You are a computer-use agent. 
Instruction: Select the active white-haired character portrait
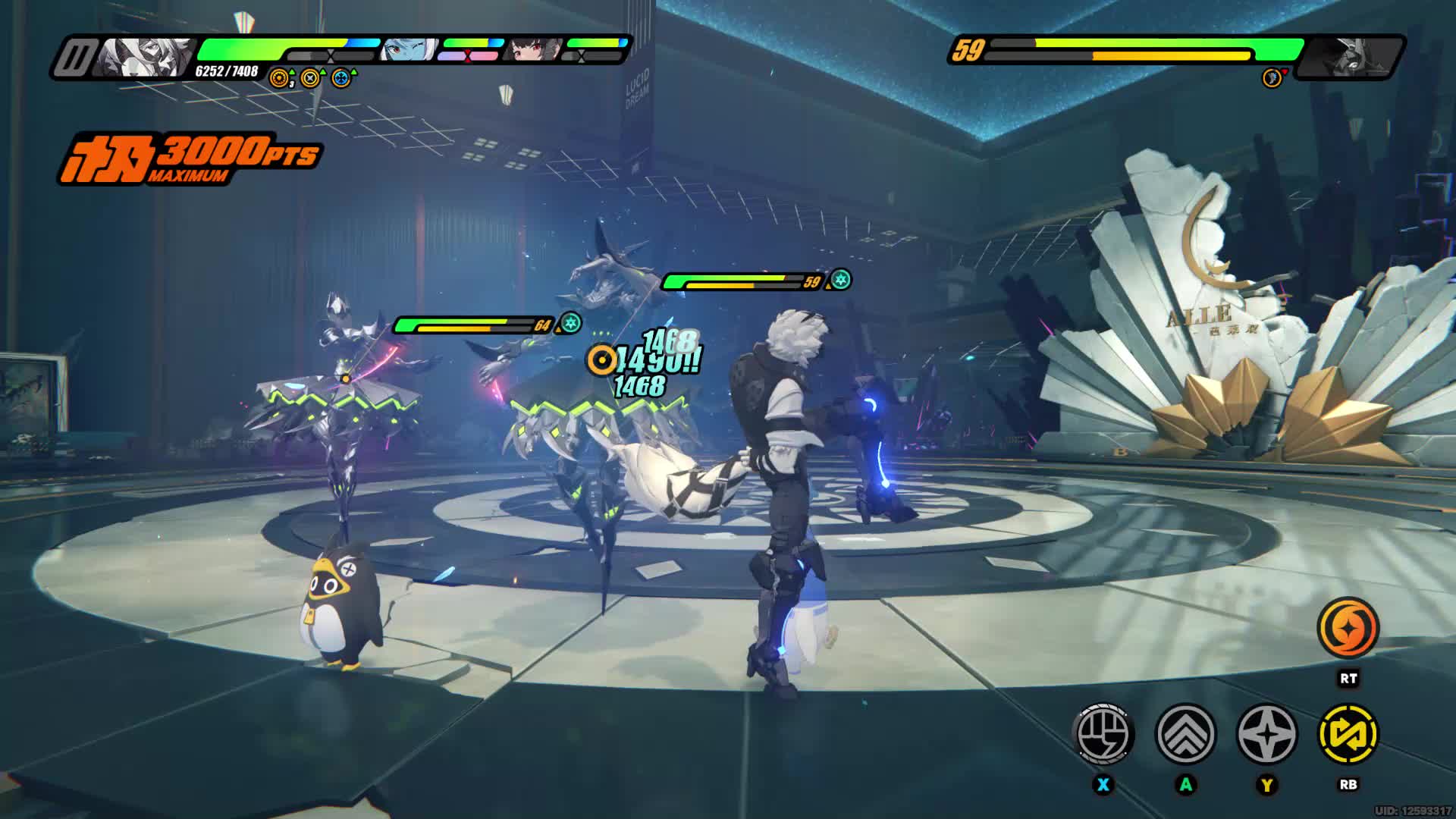pos(144,57)
